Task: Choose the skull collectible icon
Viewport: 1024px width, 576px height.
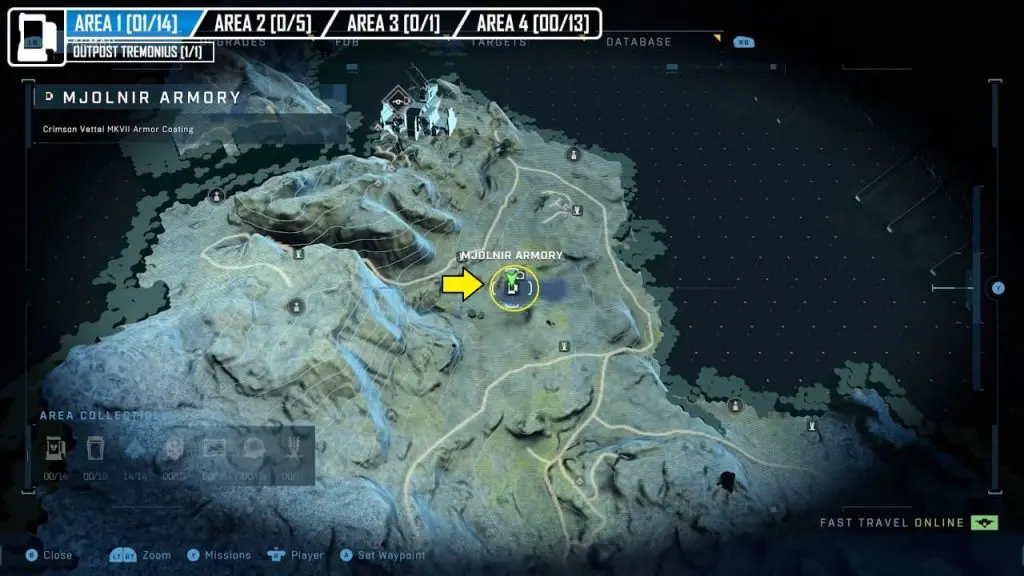Action: [174, 449]
